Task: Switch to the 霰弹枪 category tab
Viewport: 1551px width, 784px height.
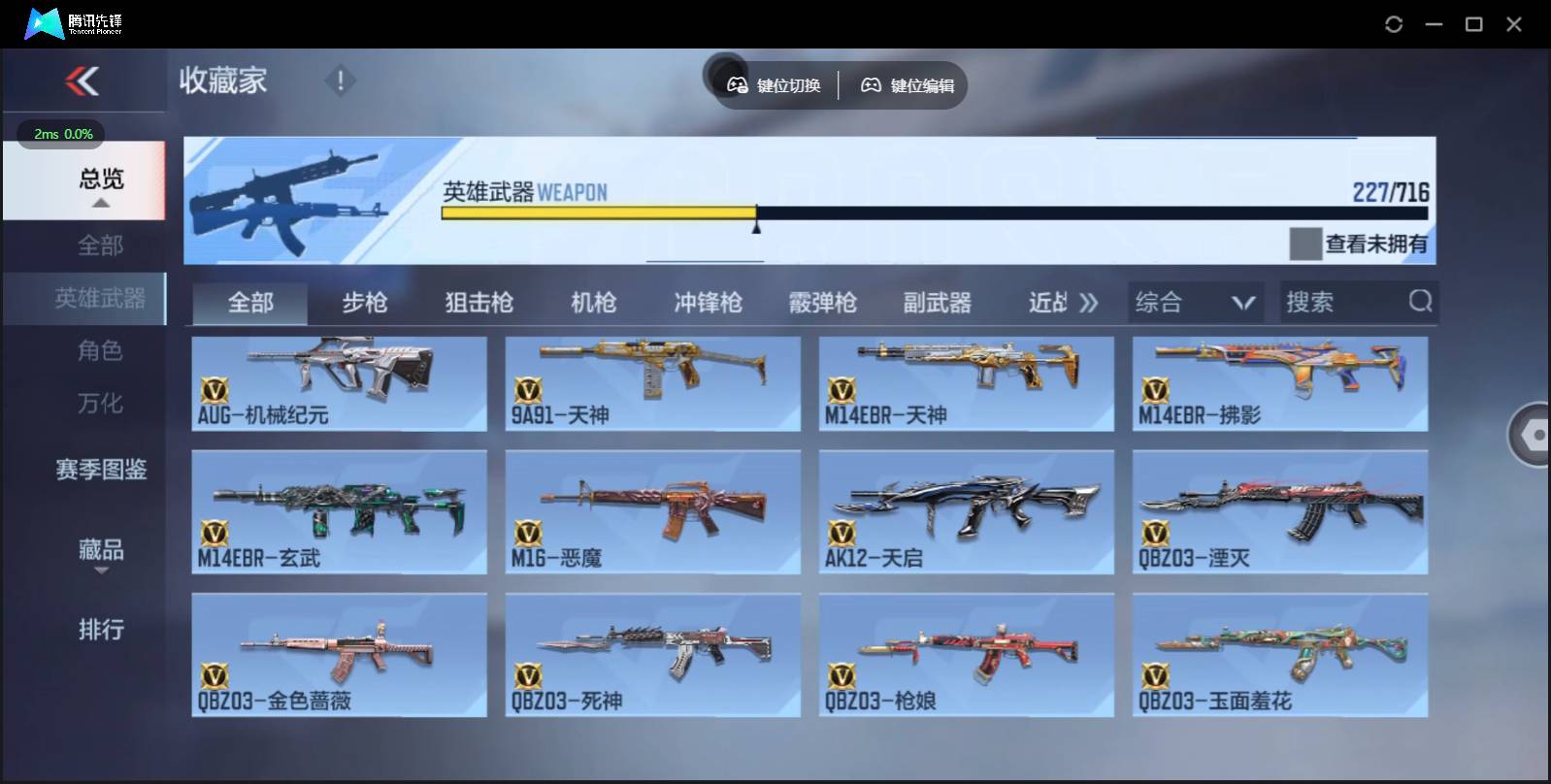Action: tap(824, 302)
